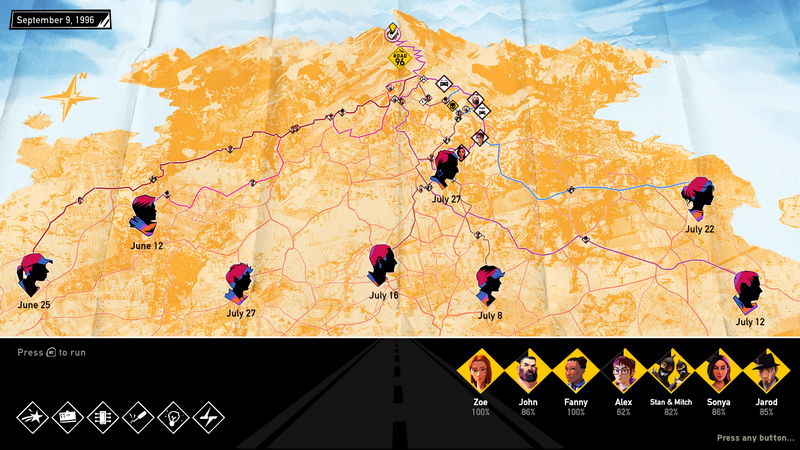
Task: Select the June 12 traveler marker
Action: click(146, 215)
